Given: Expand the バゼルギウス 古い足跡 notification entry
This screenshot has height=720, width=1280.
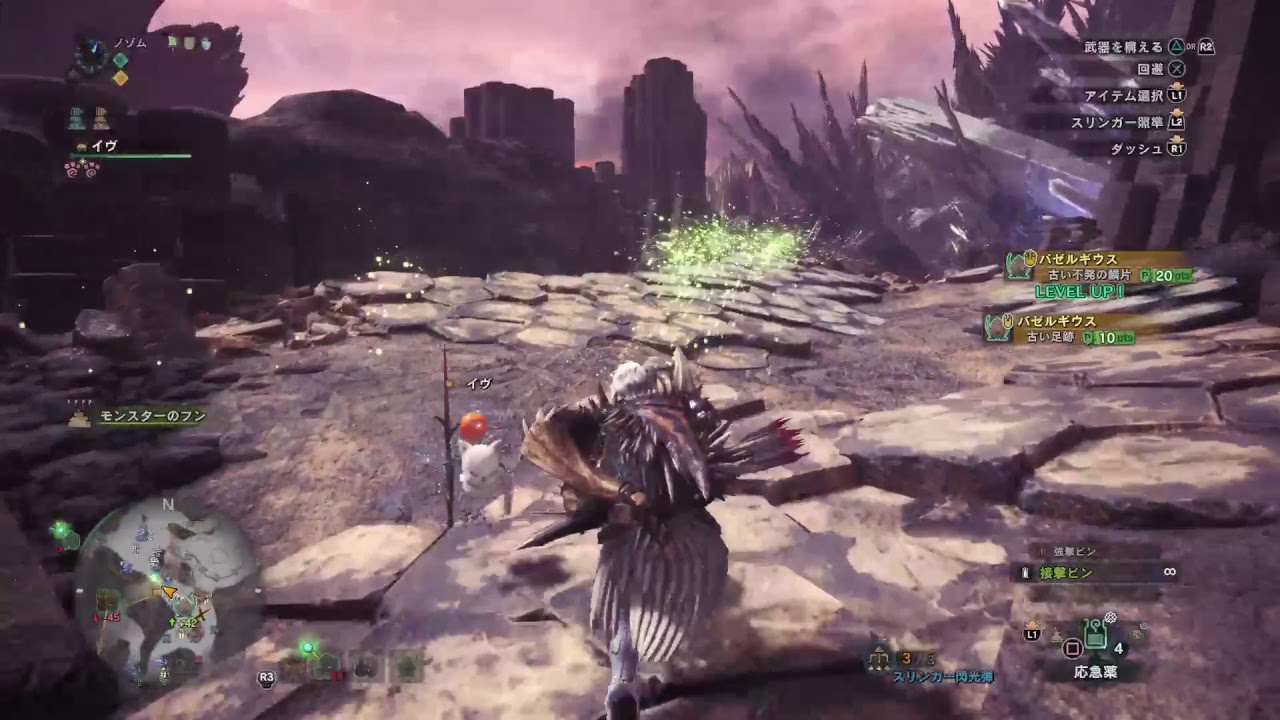Looking at the screenshot, I should 1060,330.
